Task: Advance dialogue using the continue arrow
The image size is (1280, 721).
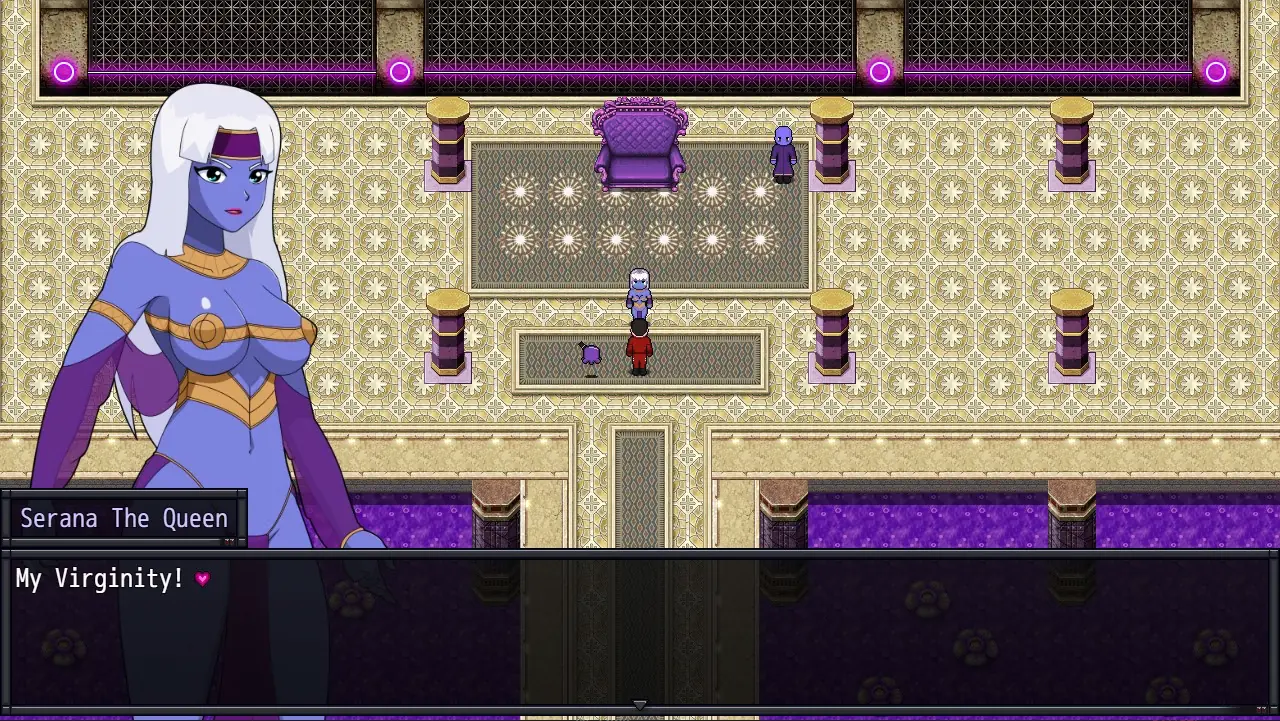Action: (x=640, y=705)
